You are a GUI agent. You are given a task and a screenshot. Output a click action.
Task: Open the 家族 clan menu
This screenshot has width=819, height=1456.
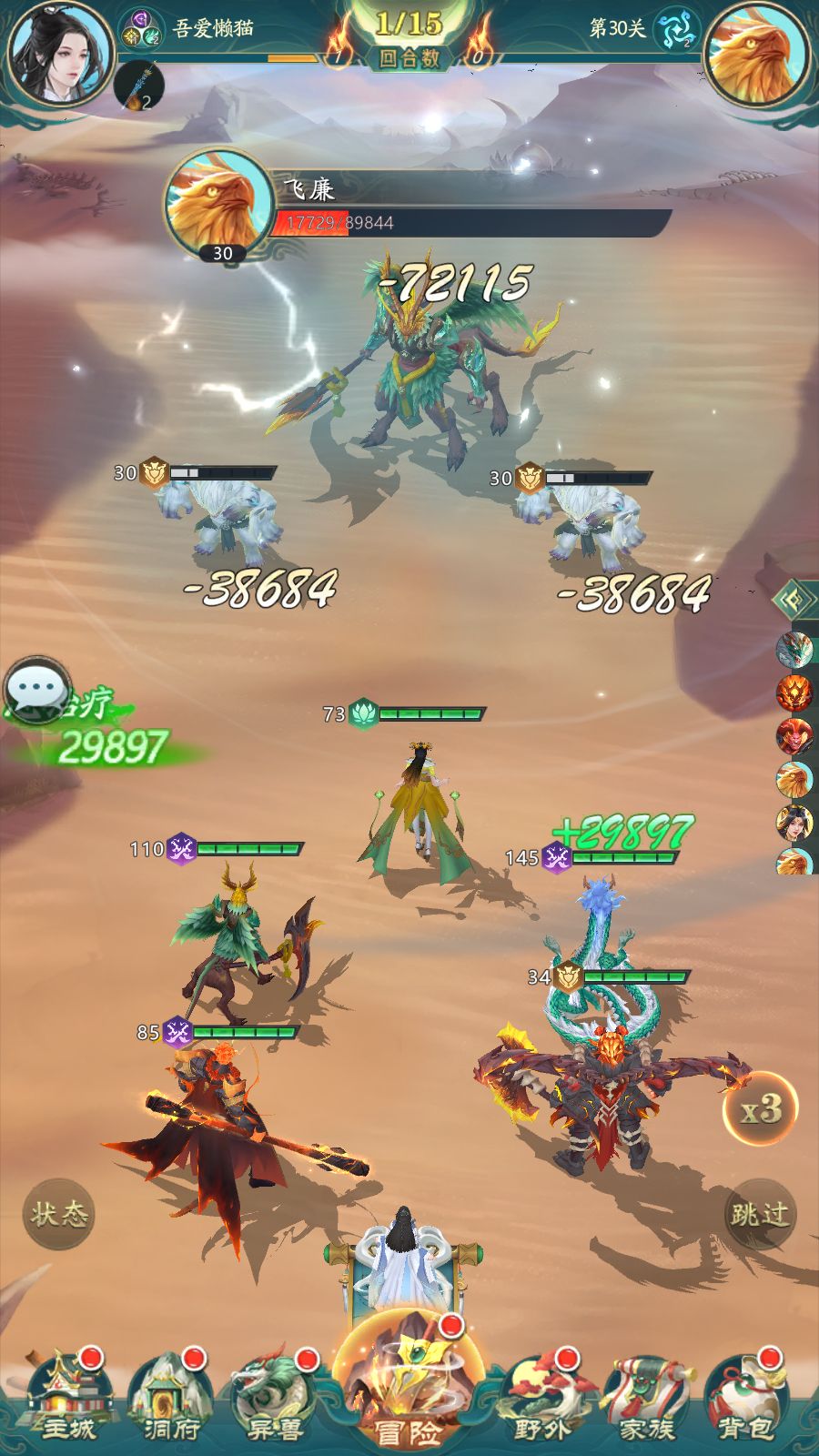[646, 1401]
